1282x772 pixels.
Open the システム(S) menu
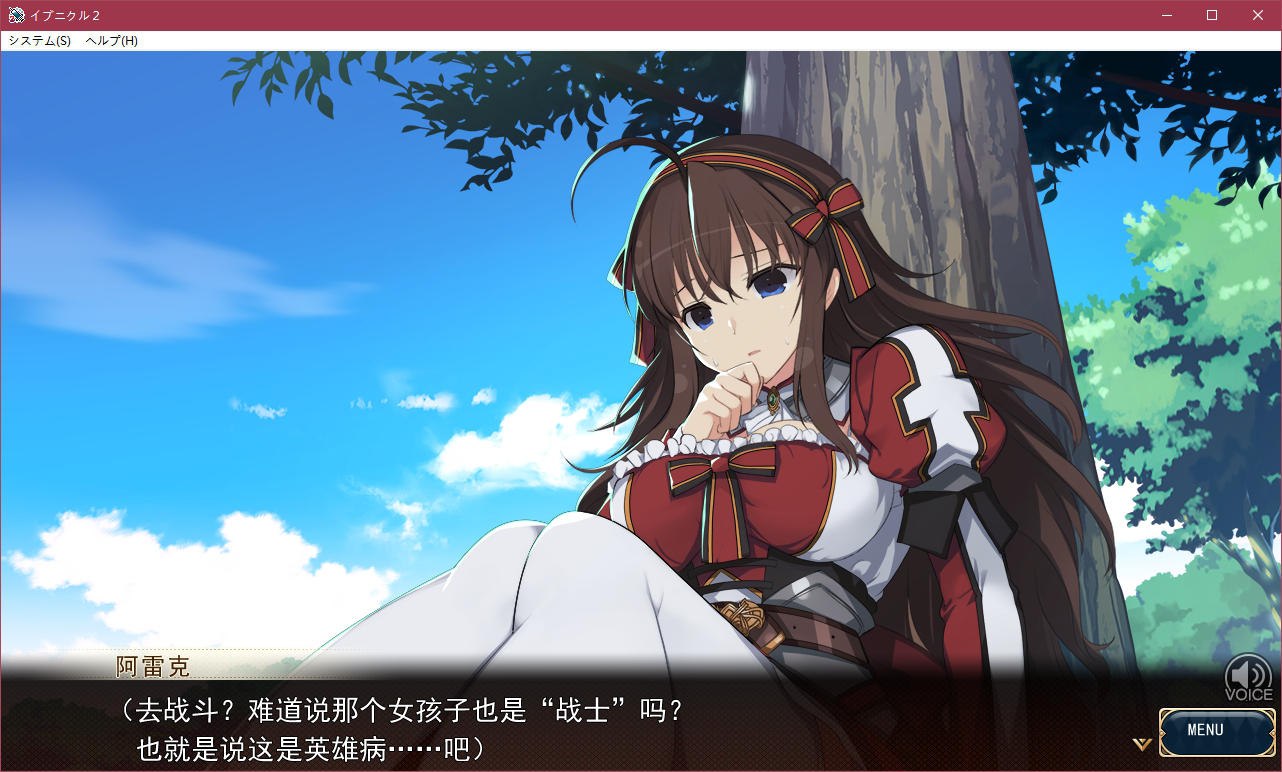click(x=36, y=40)
